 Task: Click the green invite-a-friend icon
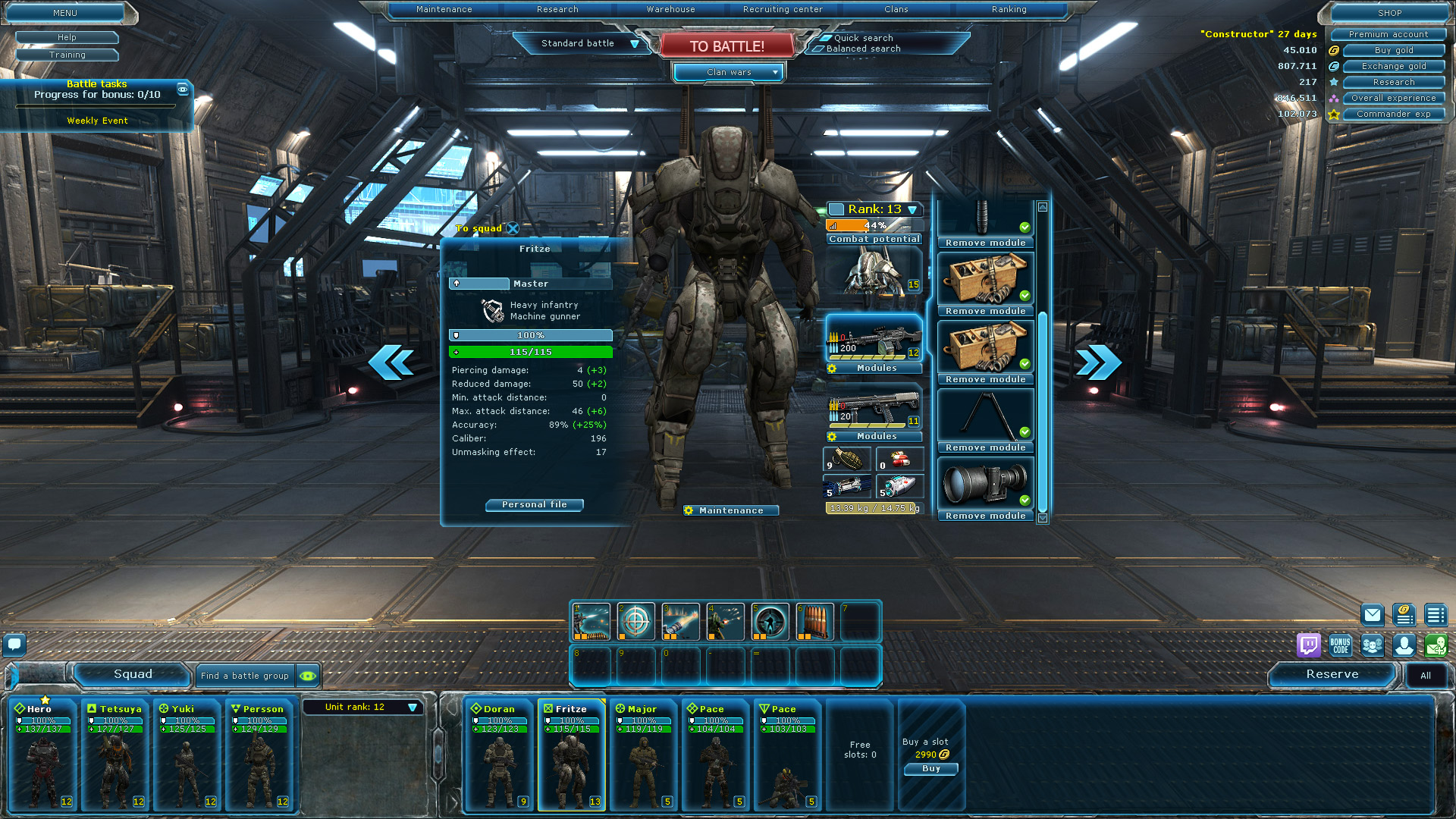click(x=1436, y=646)
